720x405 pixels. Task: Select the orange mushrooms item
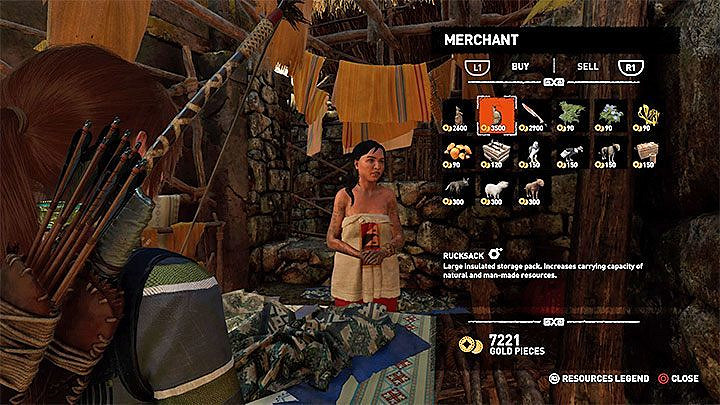coord(458,152)
